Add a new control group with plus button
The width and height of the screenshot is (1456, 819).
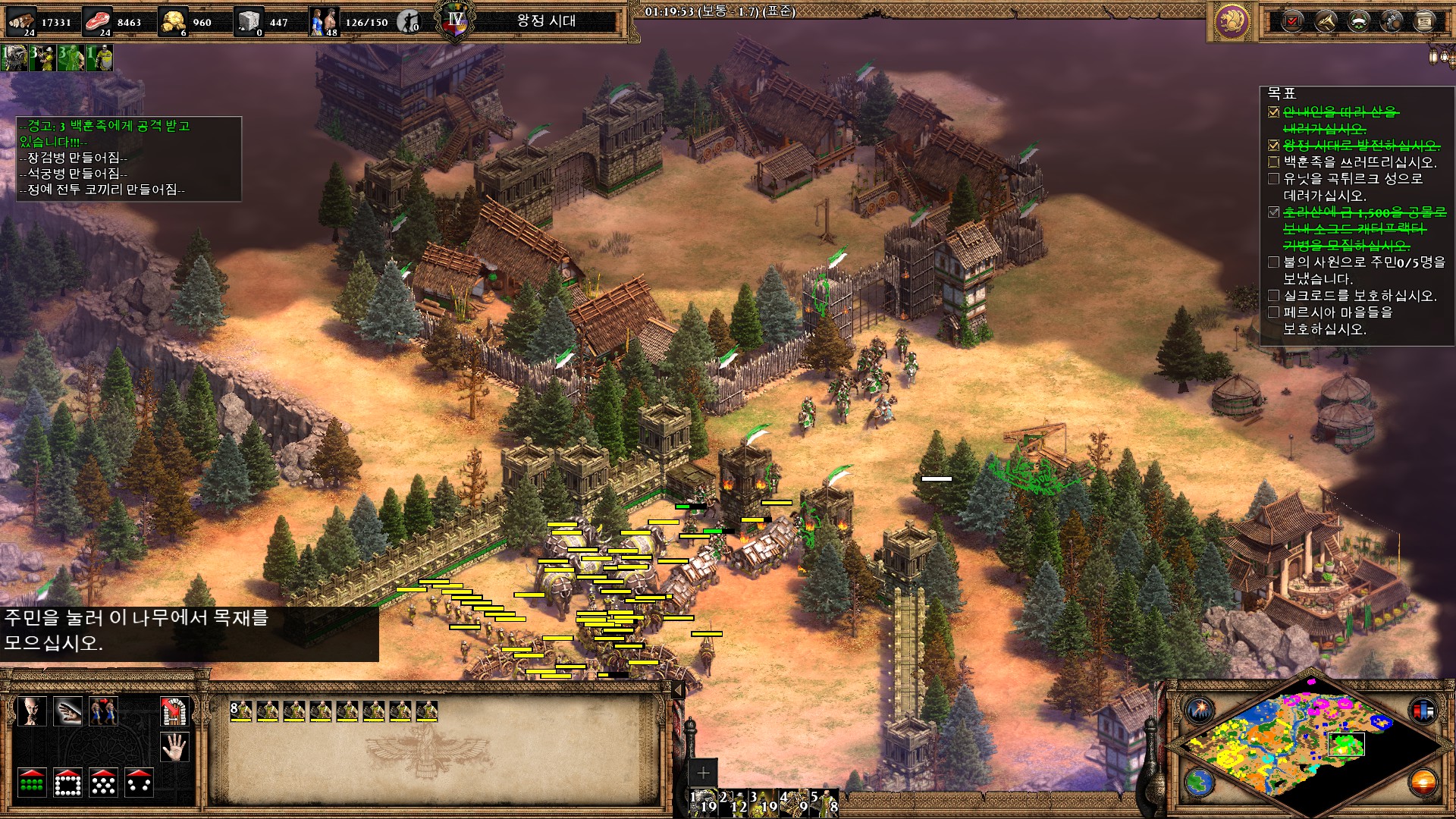click(703, 773)
